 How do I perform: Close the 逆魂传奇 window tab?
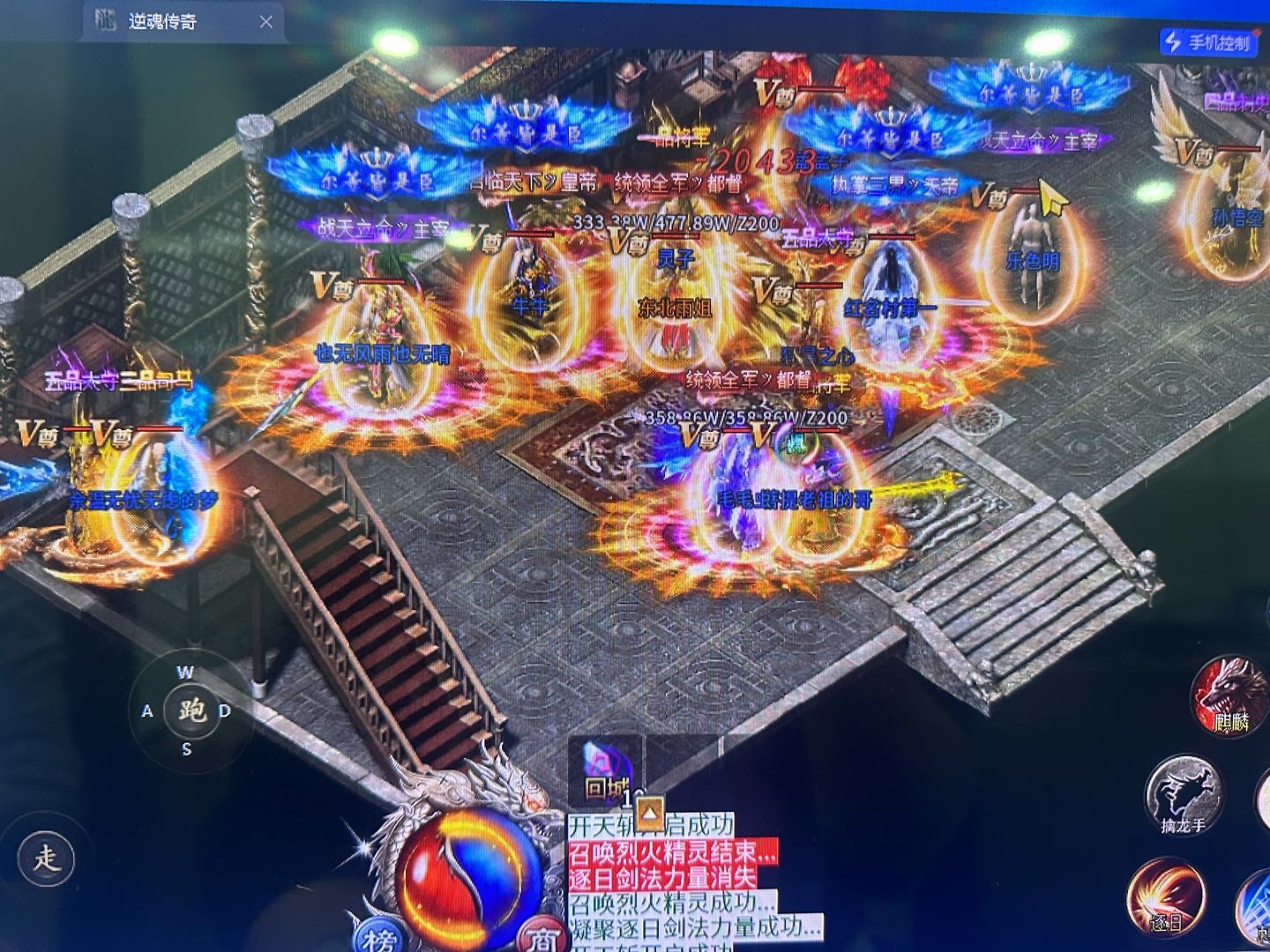266,22
